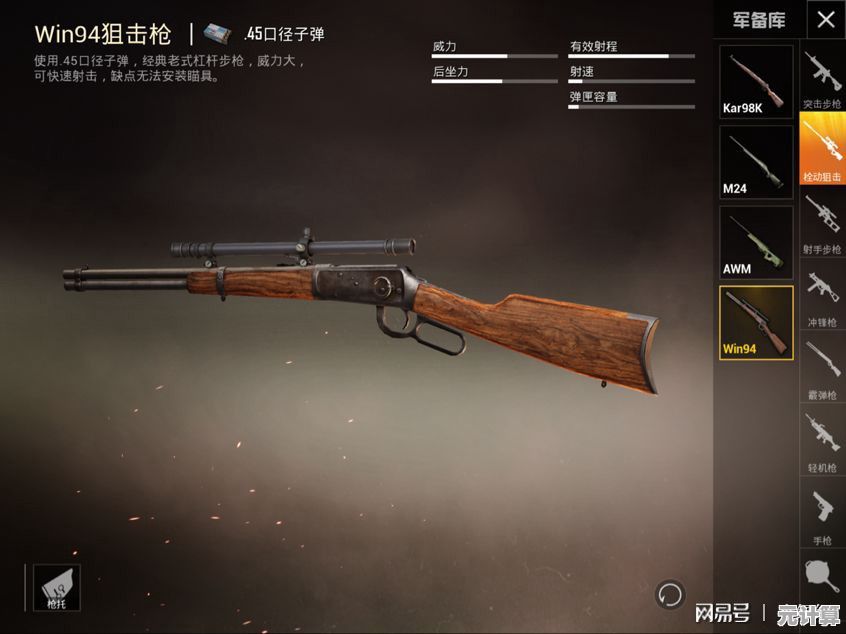Image resolution: width=846 pixels, height=634 pixels.
Task: Pick the AWM from the weapon list
Action: [x=756, y=242]
